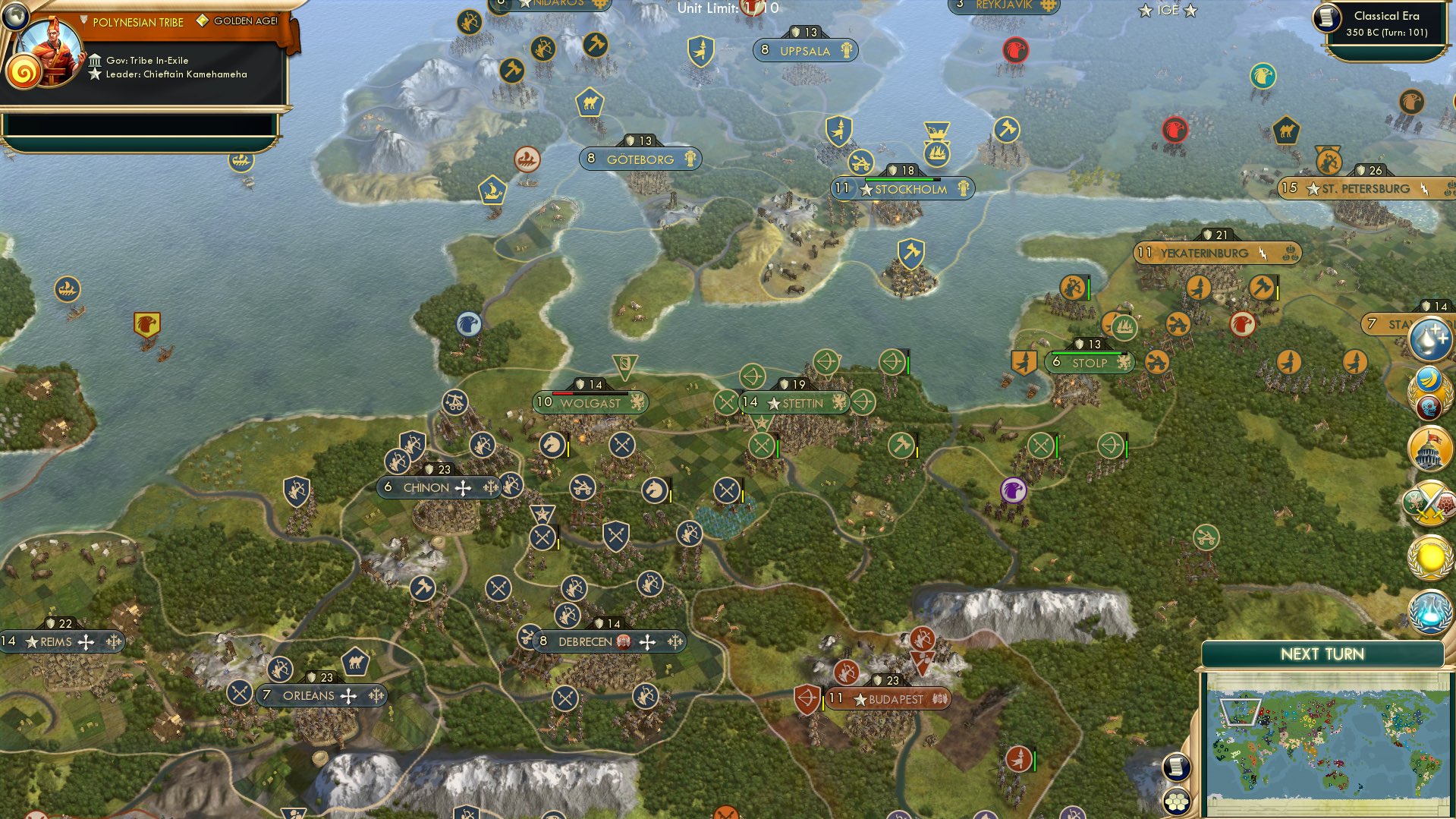Click the golden laurel Golden Age notification

click(1429, 556)
